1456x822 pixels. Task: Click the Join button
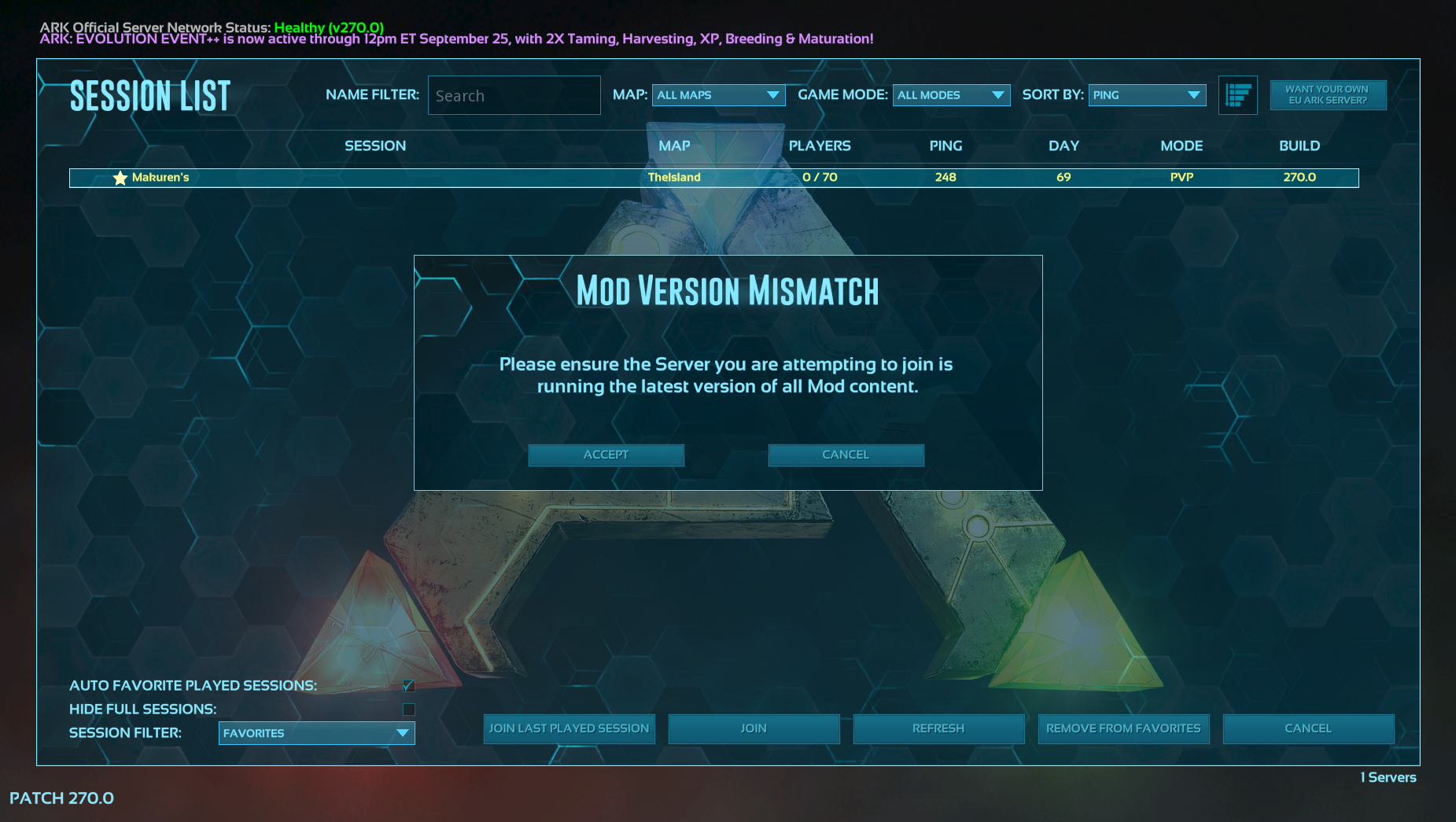[754, 728]
